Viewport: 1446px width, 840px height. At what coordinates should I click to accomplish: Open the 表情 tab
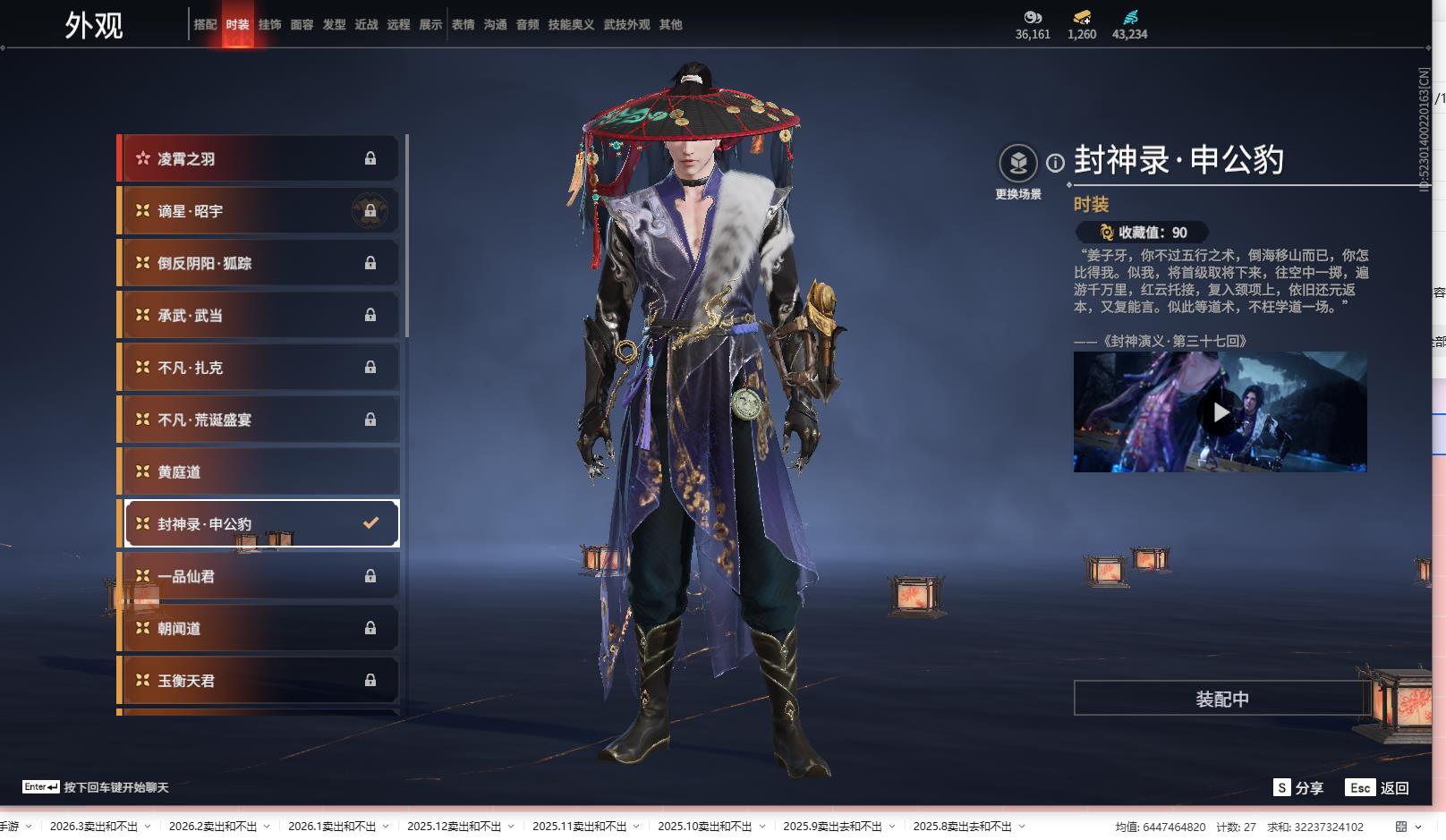pos(463,25)
